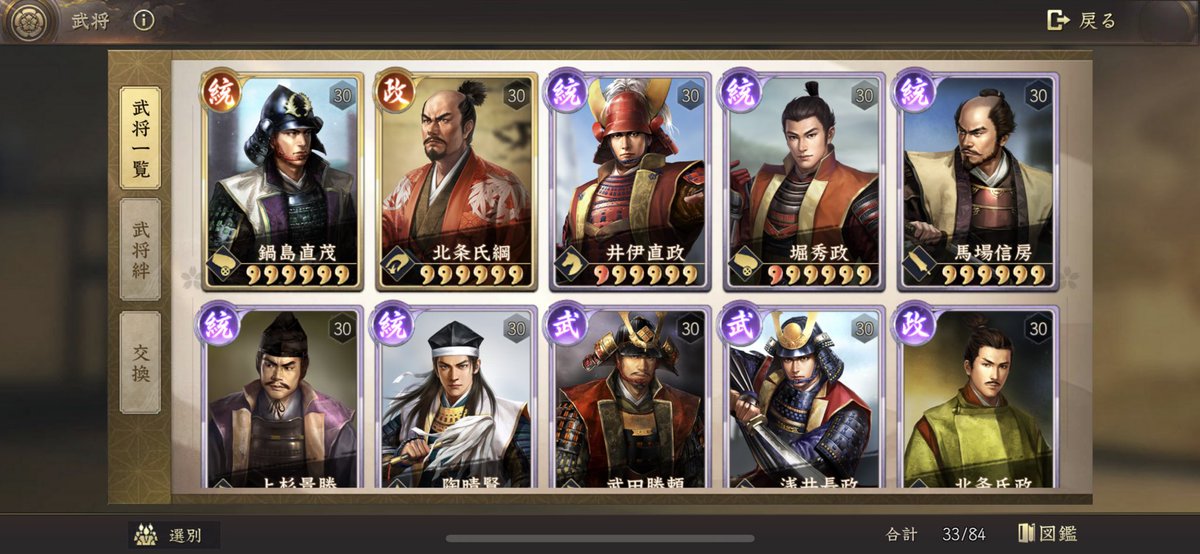Switch to the 武将一覧 tab
Image resolution: width=1200 pixels, height=554 pixels.
click(140, 137)
